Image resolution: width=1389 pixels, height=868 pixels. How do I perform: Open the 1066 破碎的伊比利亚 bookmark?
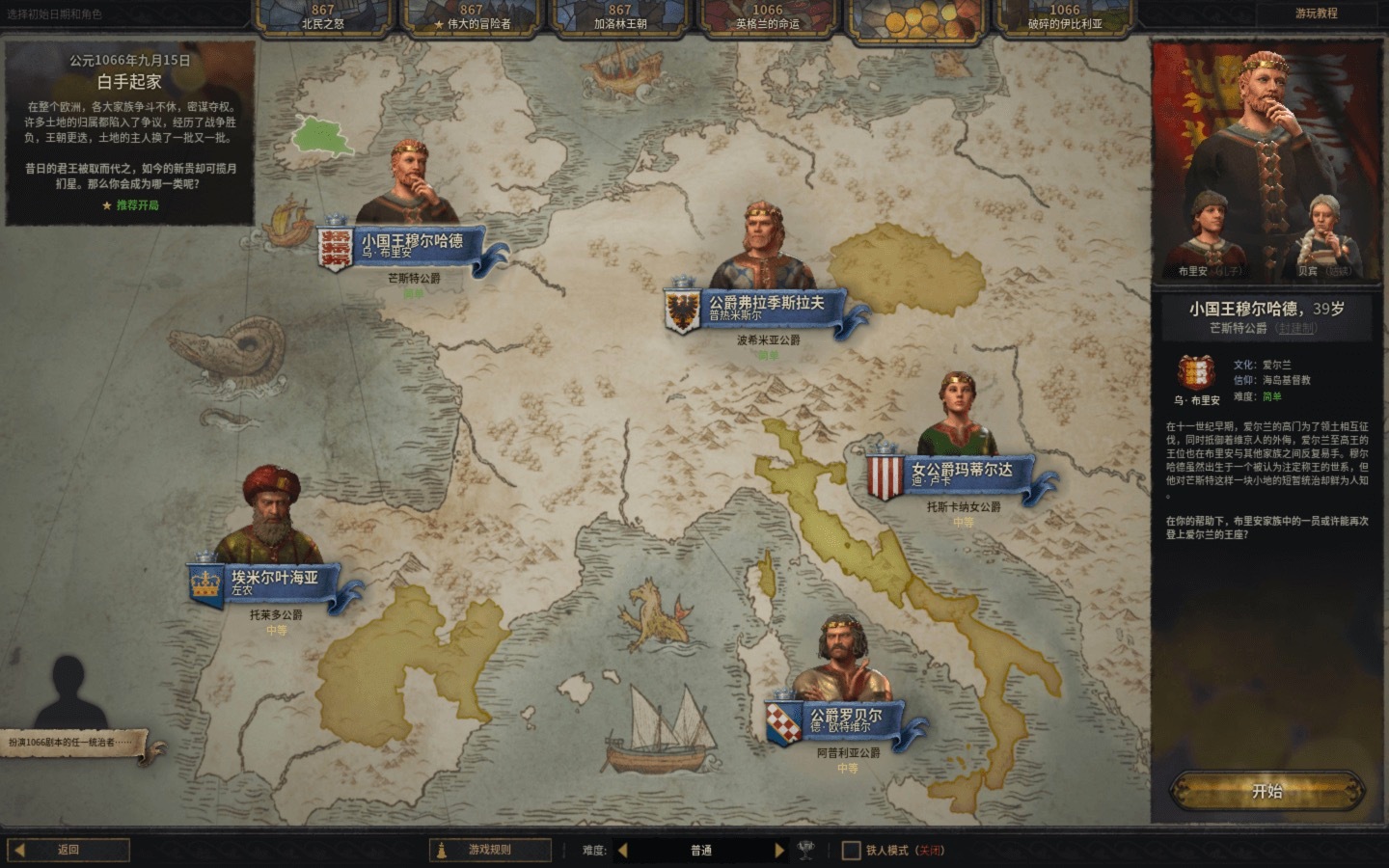tap(1064, 17)
